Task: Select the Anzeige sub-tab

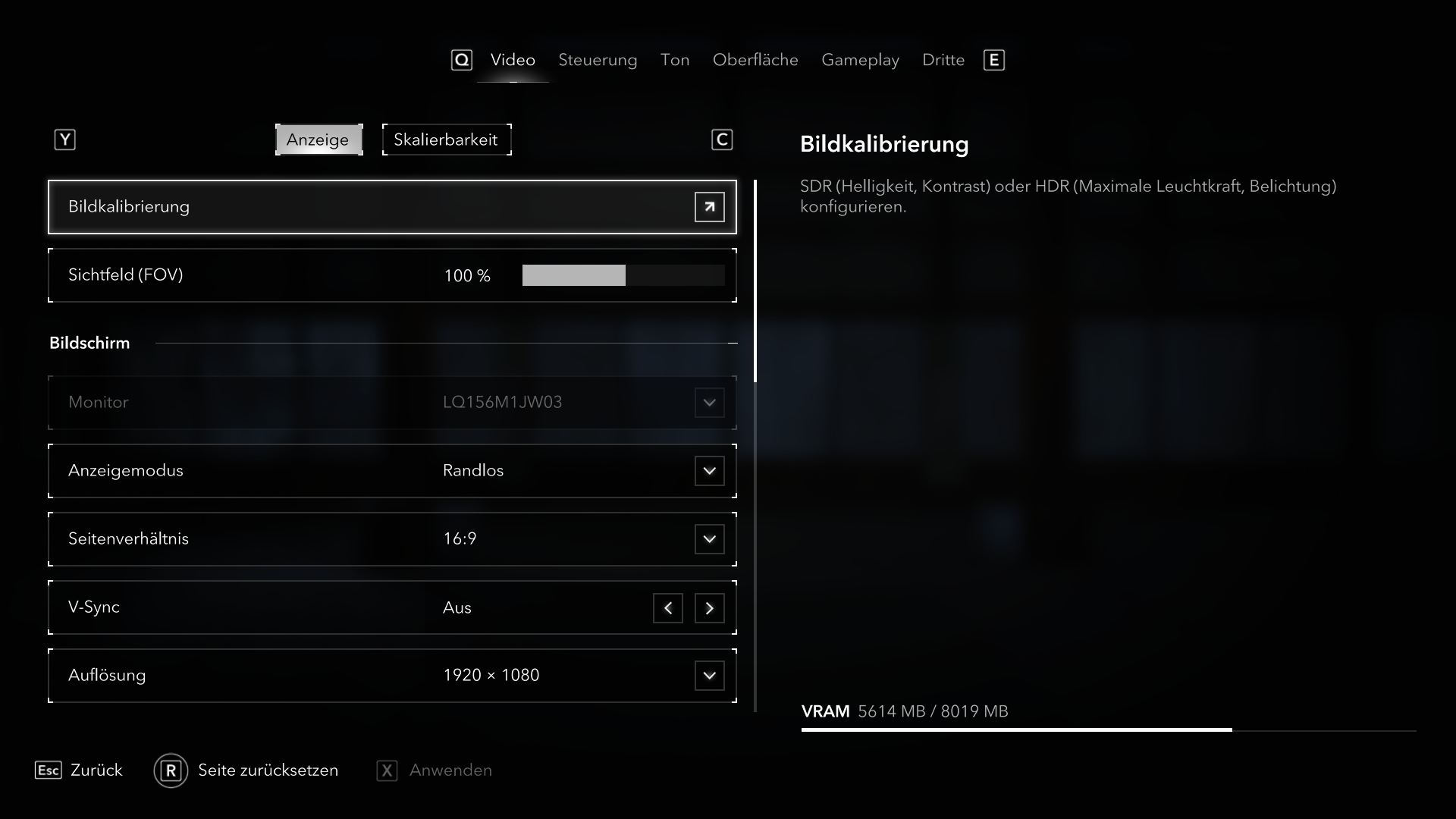Action: [318, 140]
